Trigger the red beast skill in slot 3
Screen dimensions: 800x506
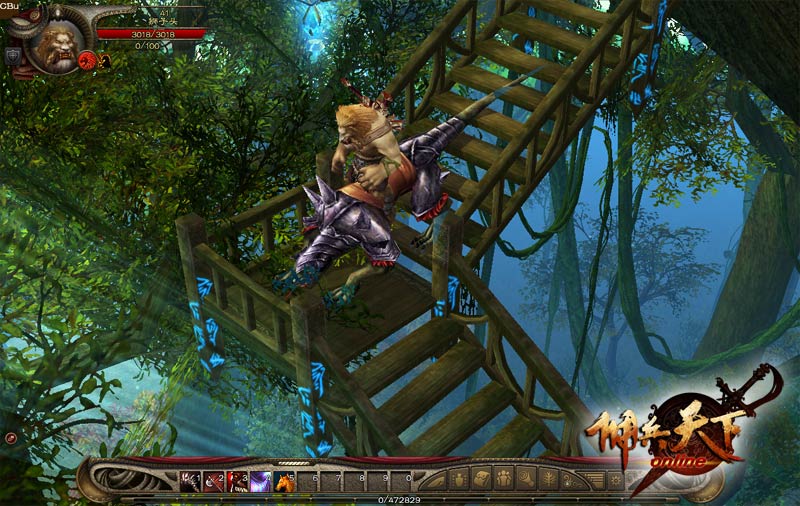(237, 481)
